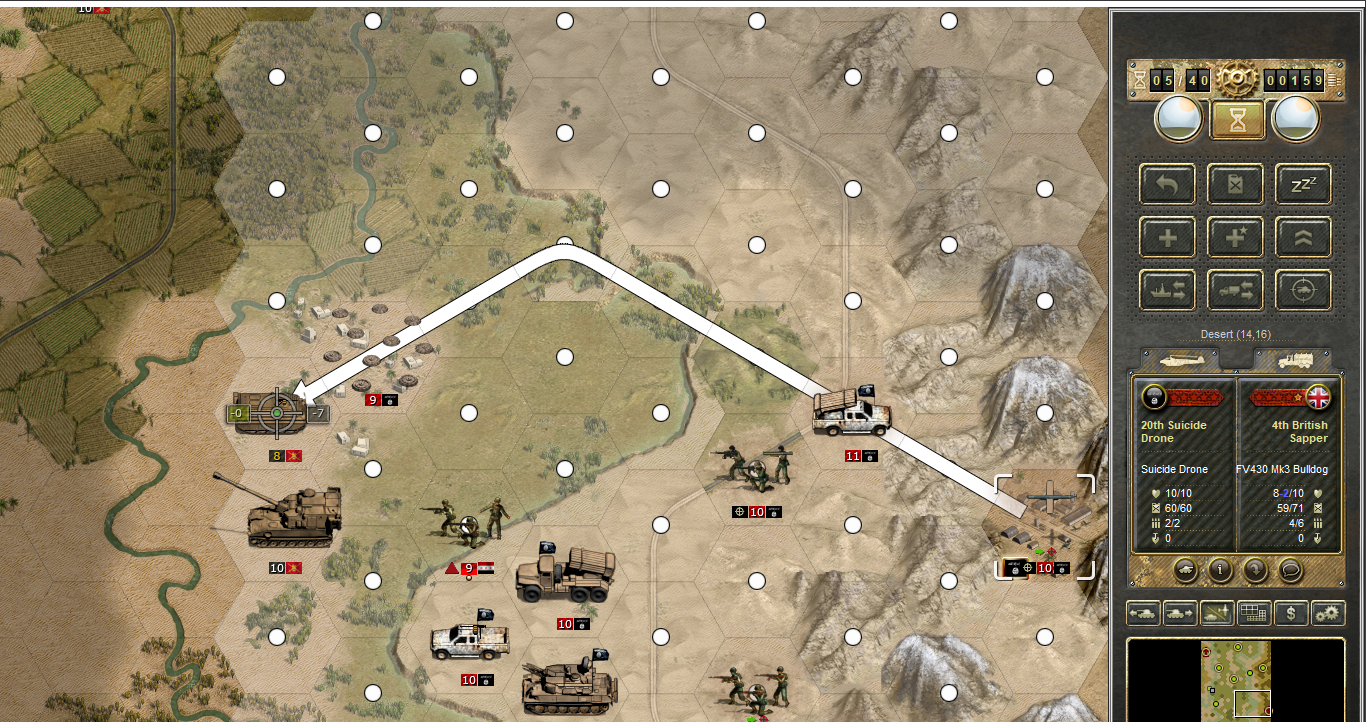Click the minimap overview
This screenshot has height=722, width=1366.
pos(1236,679)
